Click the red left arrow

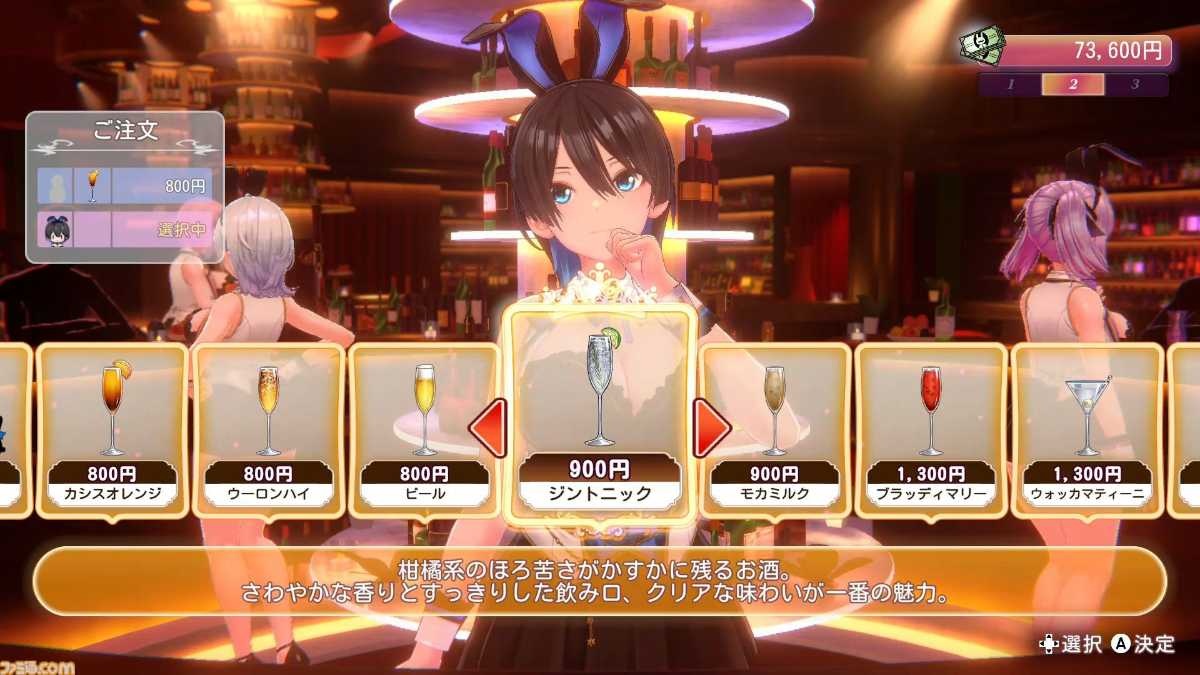pyautogui.click(x=488, y=428)
